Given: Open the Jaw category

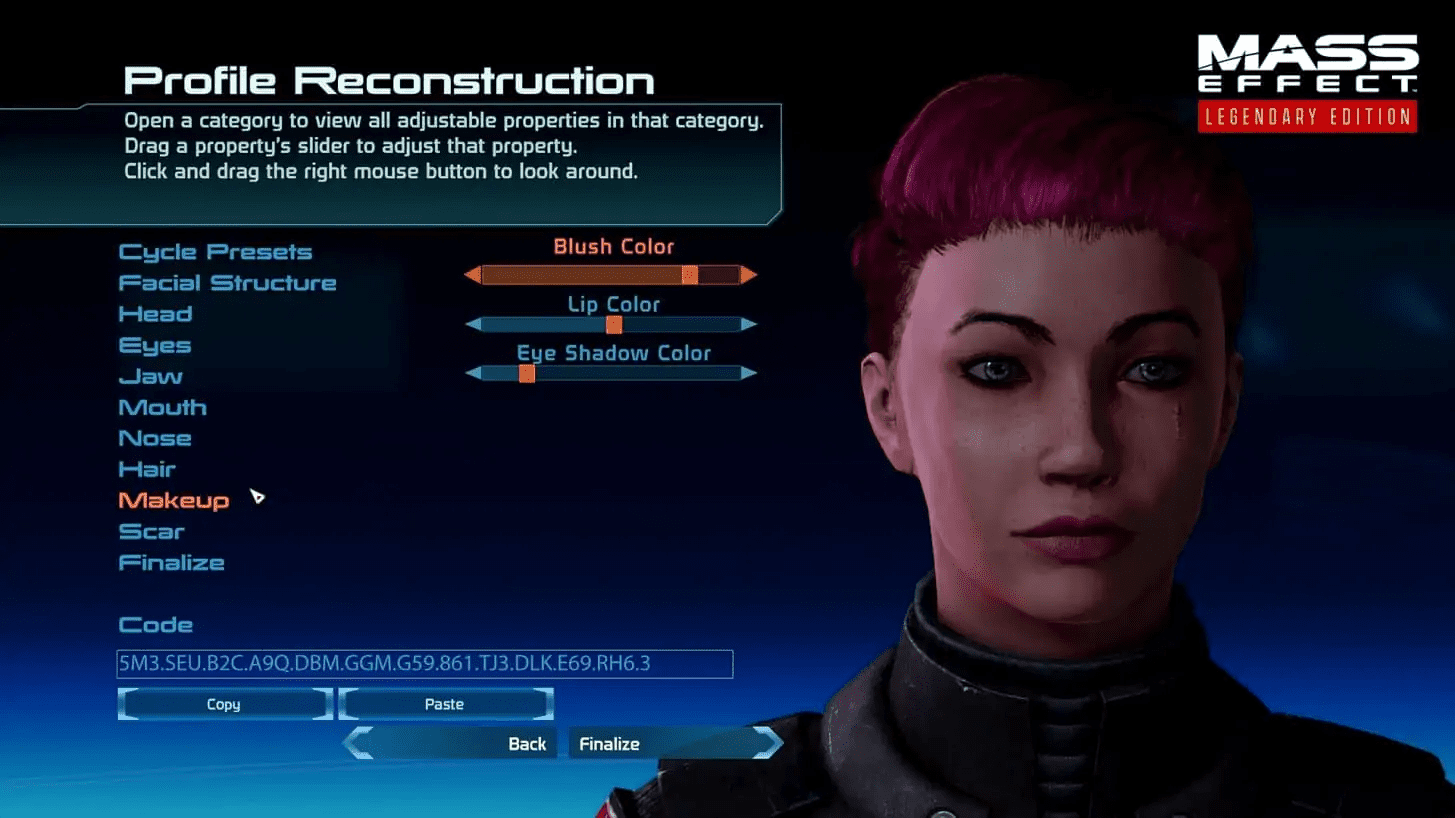Looking at the screenshot, I should (150, 375).
